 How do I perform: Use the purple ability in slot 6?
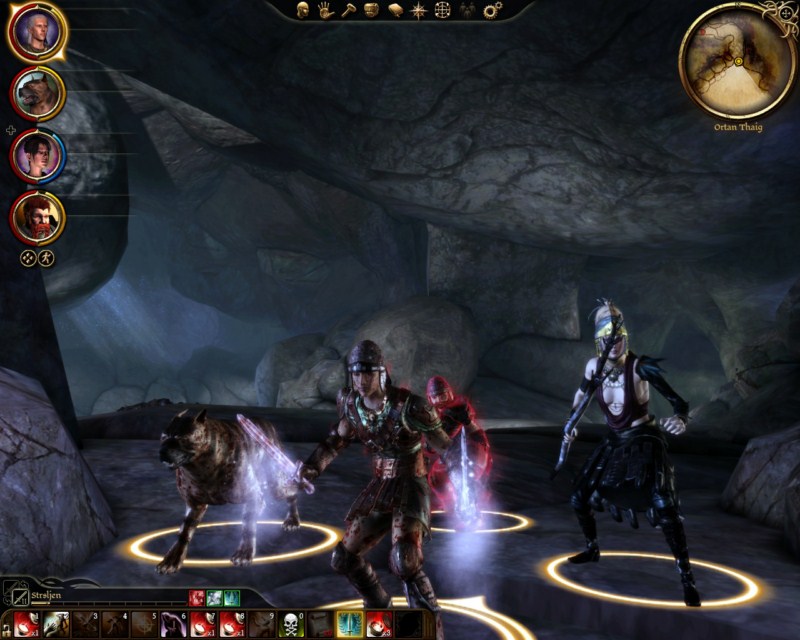coord(171,624)
